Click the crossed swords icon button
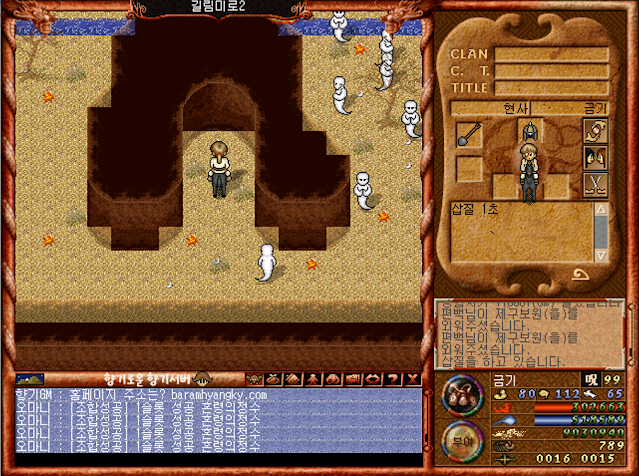Viewport: 639px width, 476px height. click(x=595, y=184)
